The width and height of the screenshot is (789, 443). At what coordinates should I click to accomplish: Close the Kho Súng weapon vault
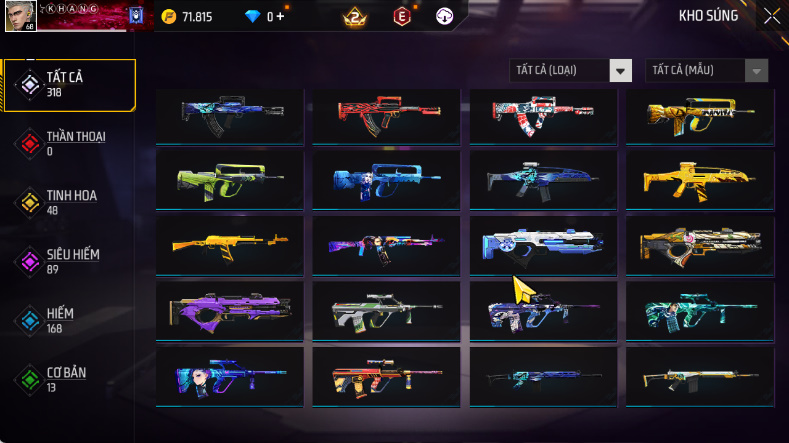[771, 16]
